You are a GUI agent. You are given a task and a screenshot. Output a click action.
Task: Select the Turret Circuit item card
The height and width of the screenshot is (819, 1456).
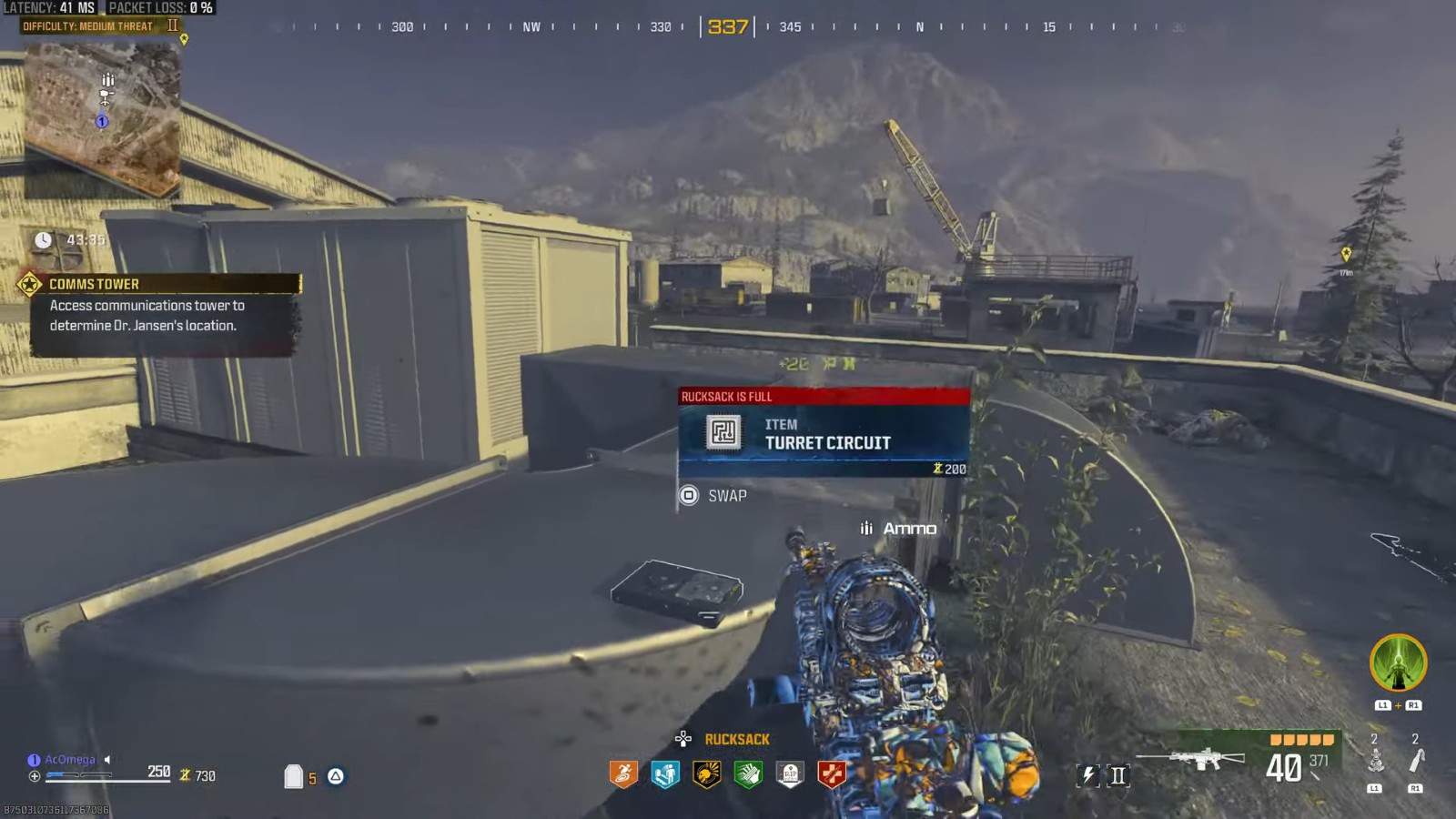coord(824,434)
